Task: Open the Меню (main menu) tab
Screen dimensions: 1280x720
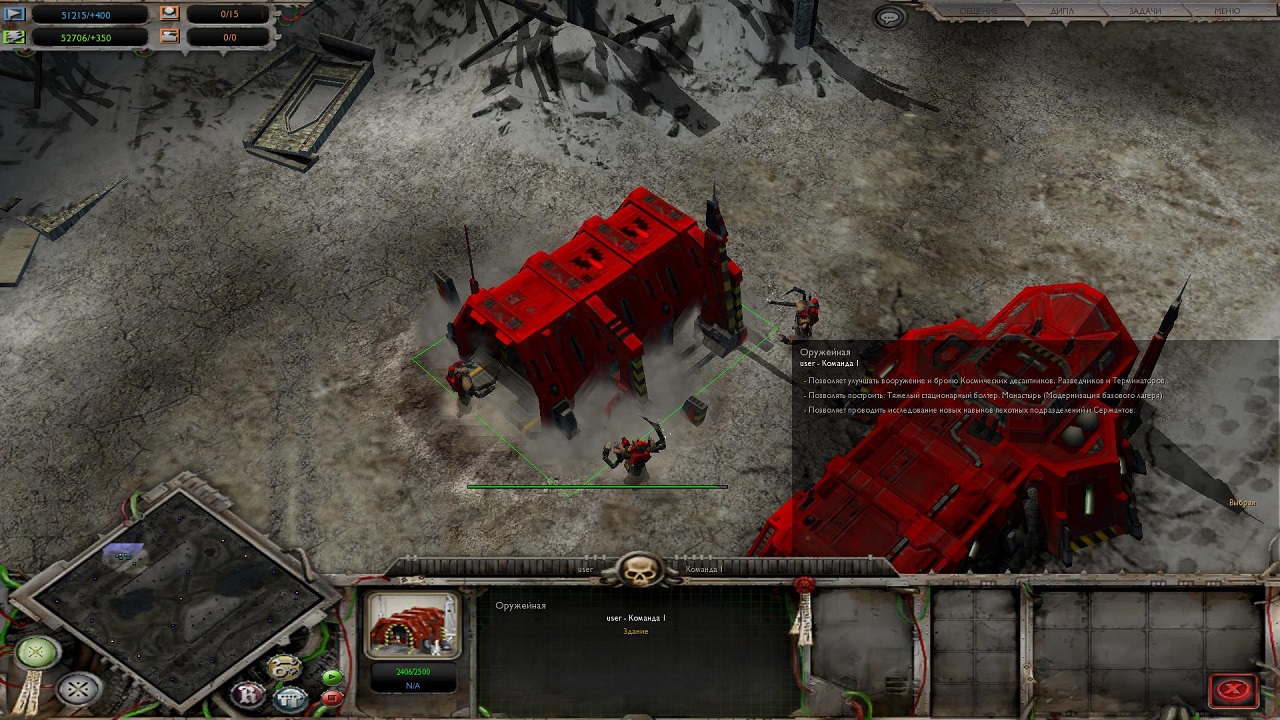Action: pos(1226,11)
